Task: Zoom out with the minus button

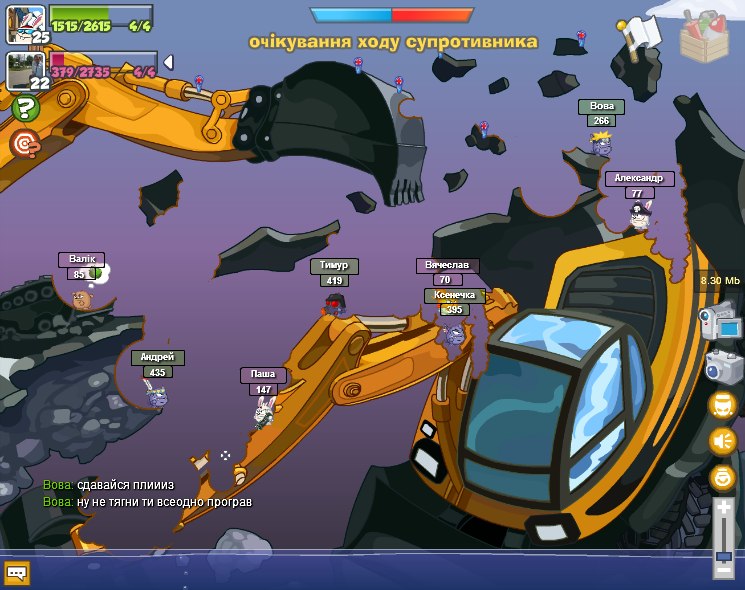Action: click(x=723, y=571)
